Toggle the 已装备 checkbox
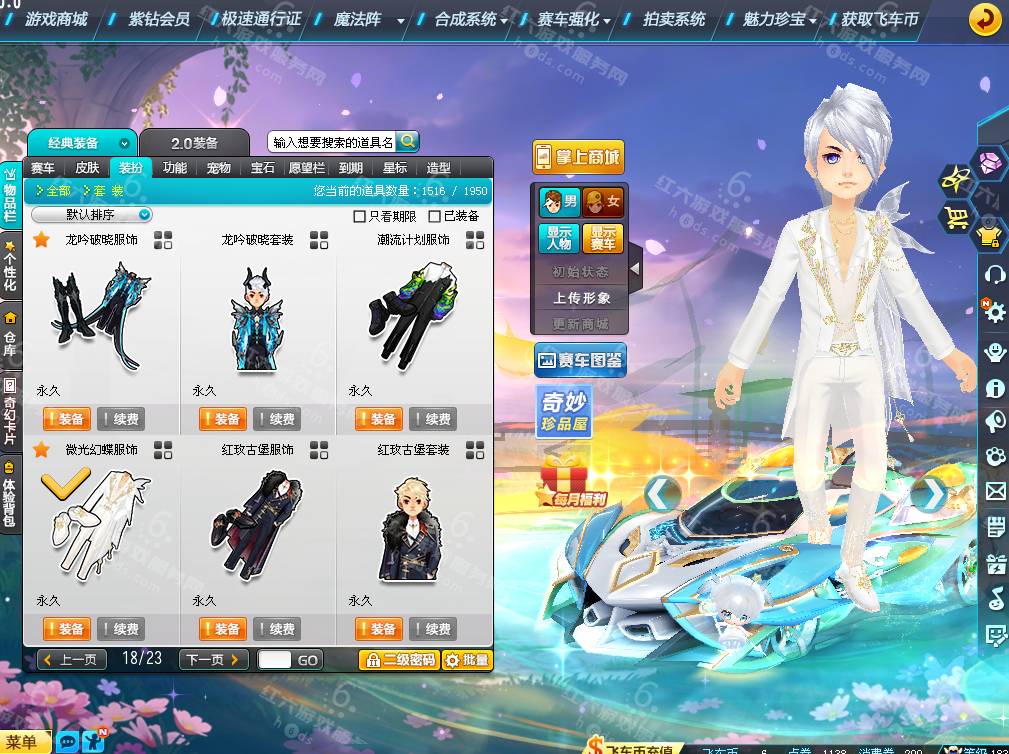The width and height of the screenshot is (1009, 754). [435, 216]
